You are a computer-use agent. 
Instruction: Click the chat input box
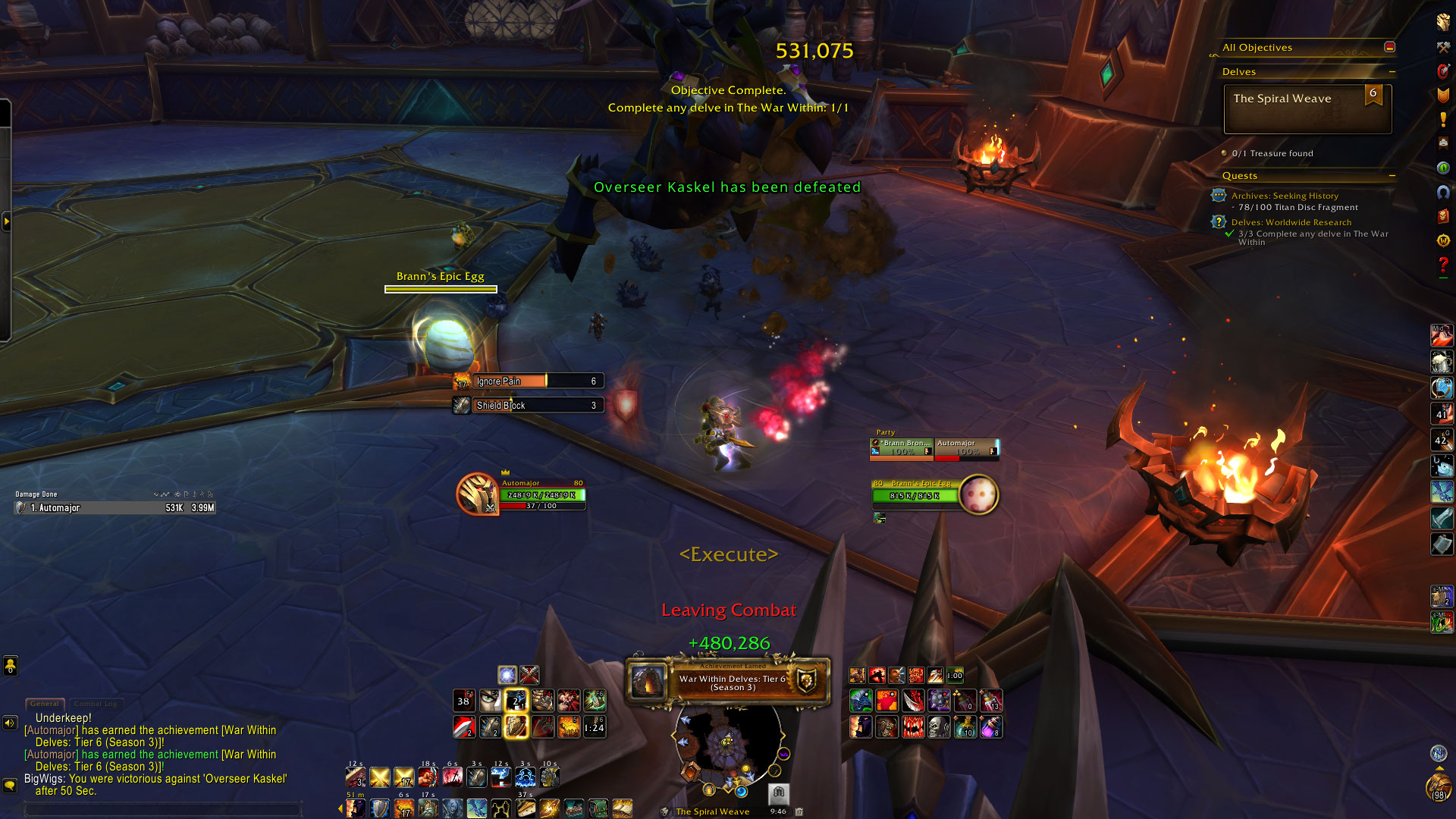tap(163, 809)
